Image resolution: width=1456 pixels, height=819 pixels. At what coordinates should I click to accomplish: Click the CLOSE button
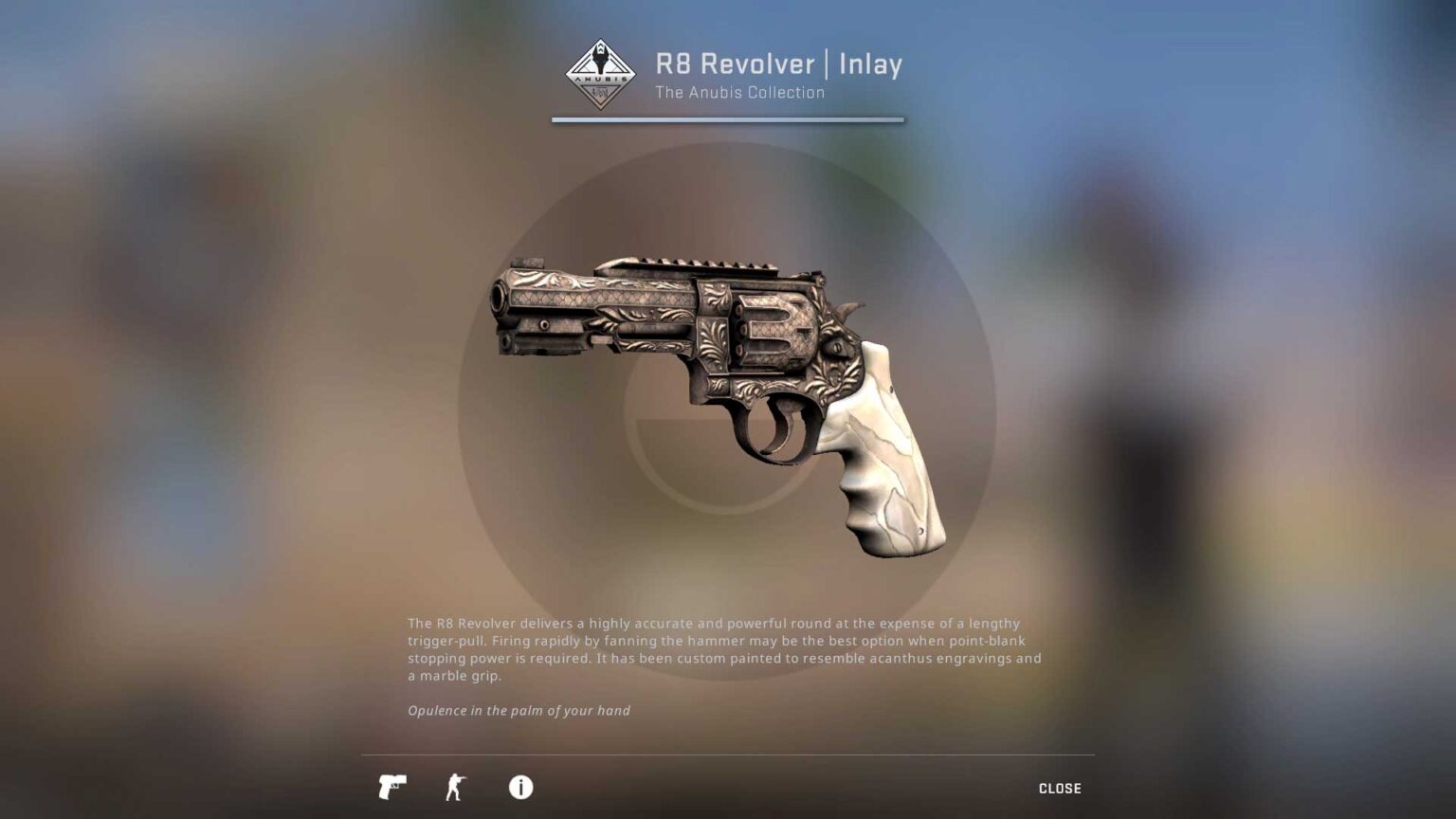pos(1062,788)
